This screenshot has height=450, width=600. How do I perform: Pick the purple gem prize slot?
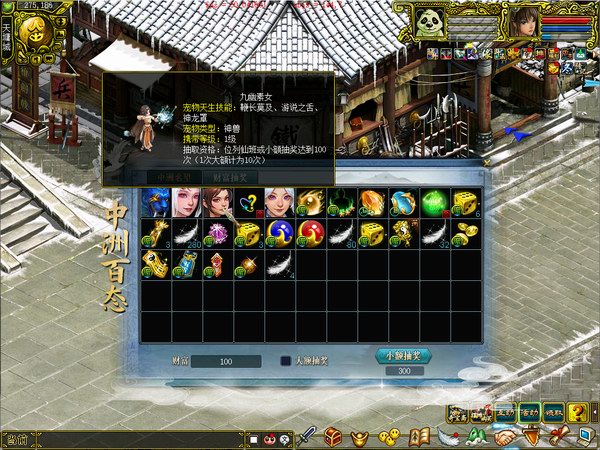click(x=217, y=234)
